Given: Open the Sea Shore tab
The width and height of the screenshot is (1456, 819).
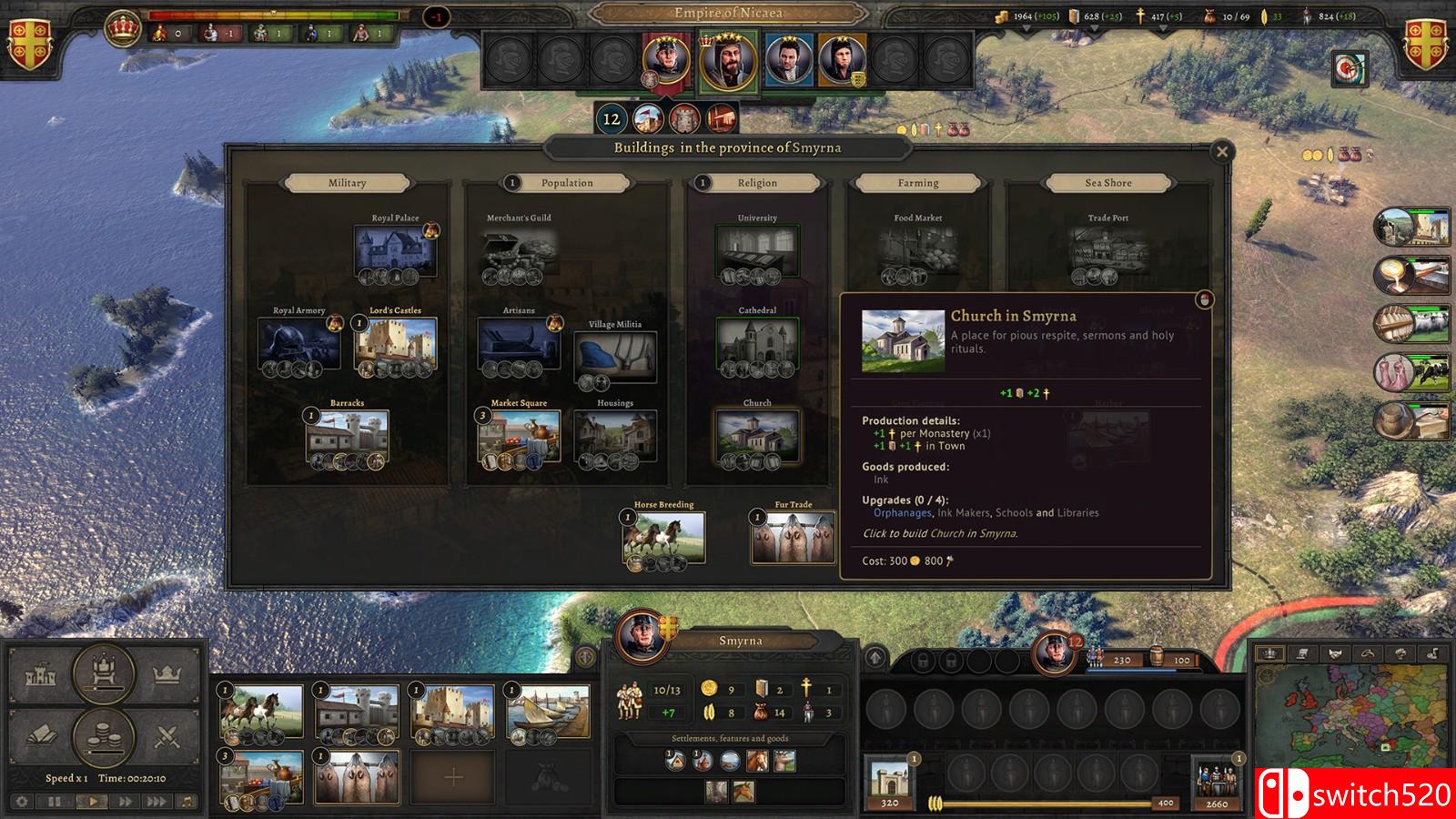Looking at the screenshot, I should (1108, 183).
